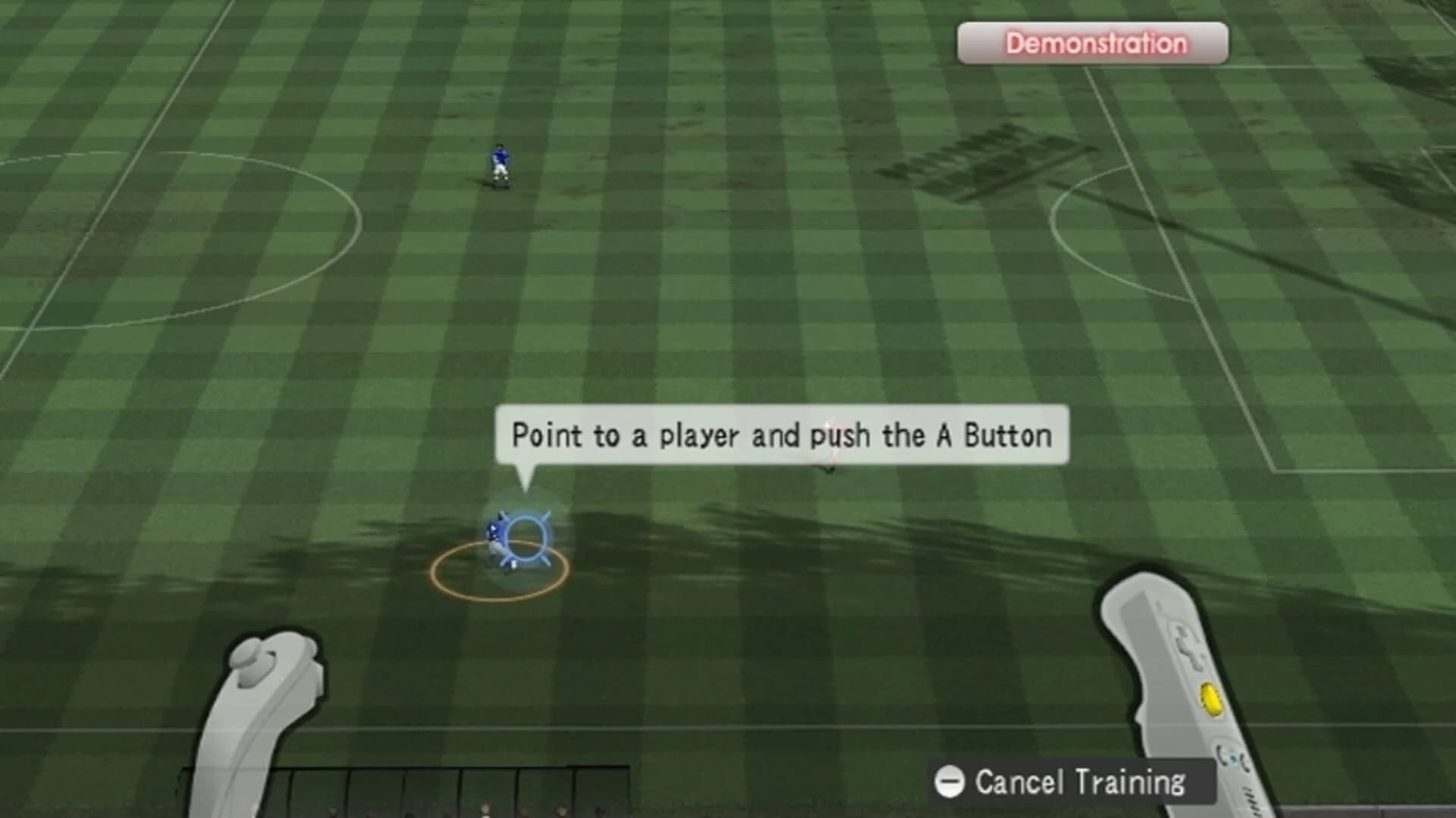Collapse the tooltip pointing at the player

click(x=781, y=434)
